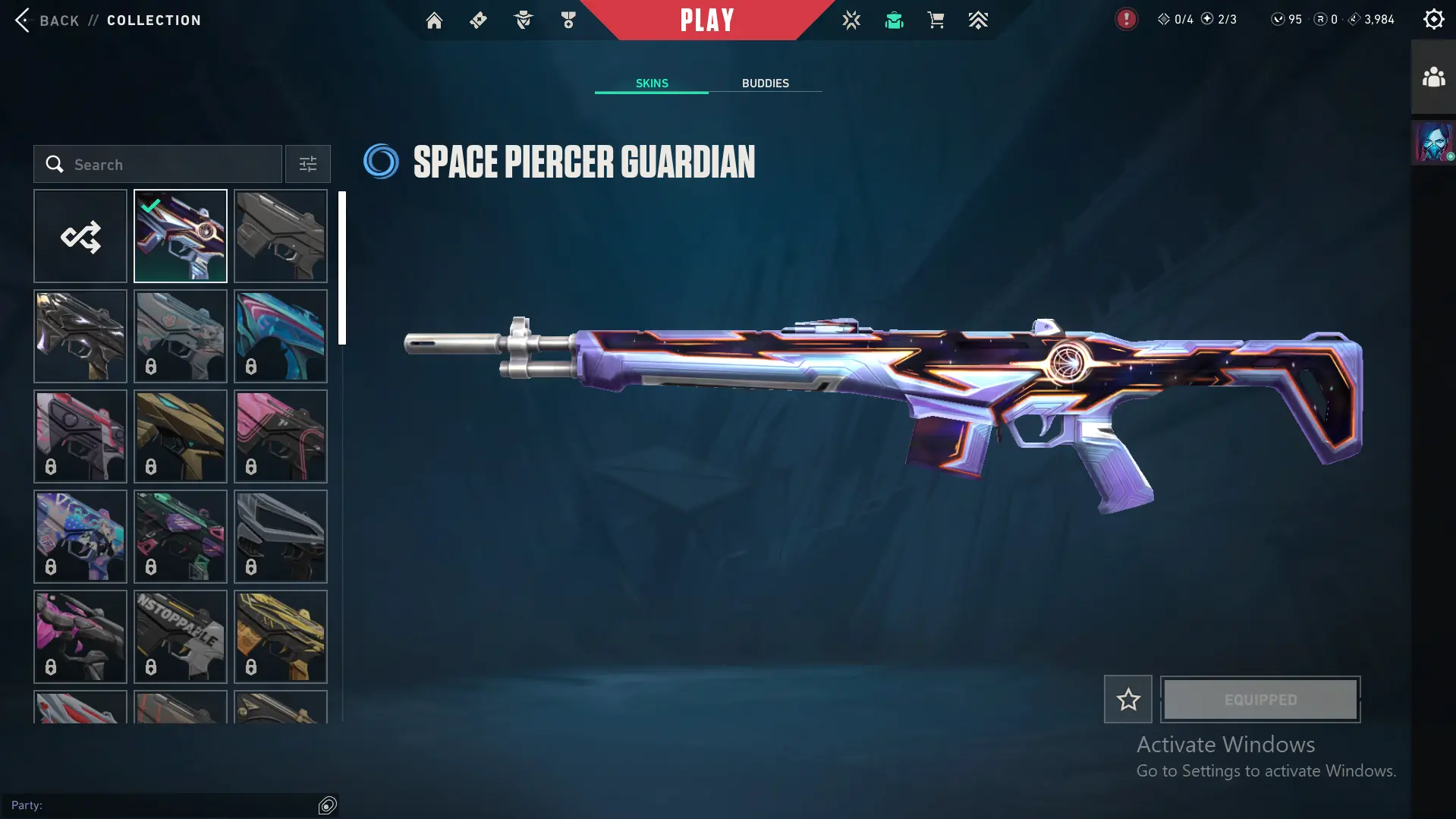Click the big red PLAY button
Image resolution: width=1456 pixels, height=819 pixels.
(x=706, y=20)
